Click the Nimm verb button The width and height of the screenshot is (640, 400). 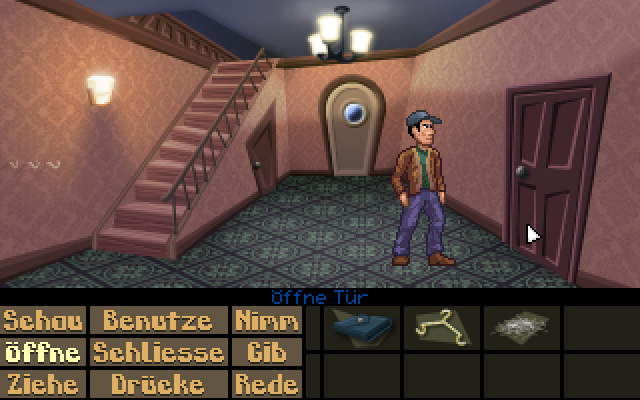click(266, 321)
